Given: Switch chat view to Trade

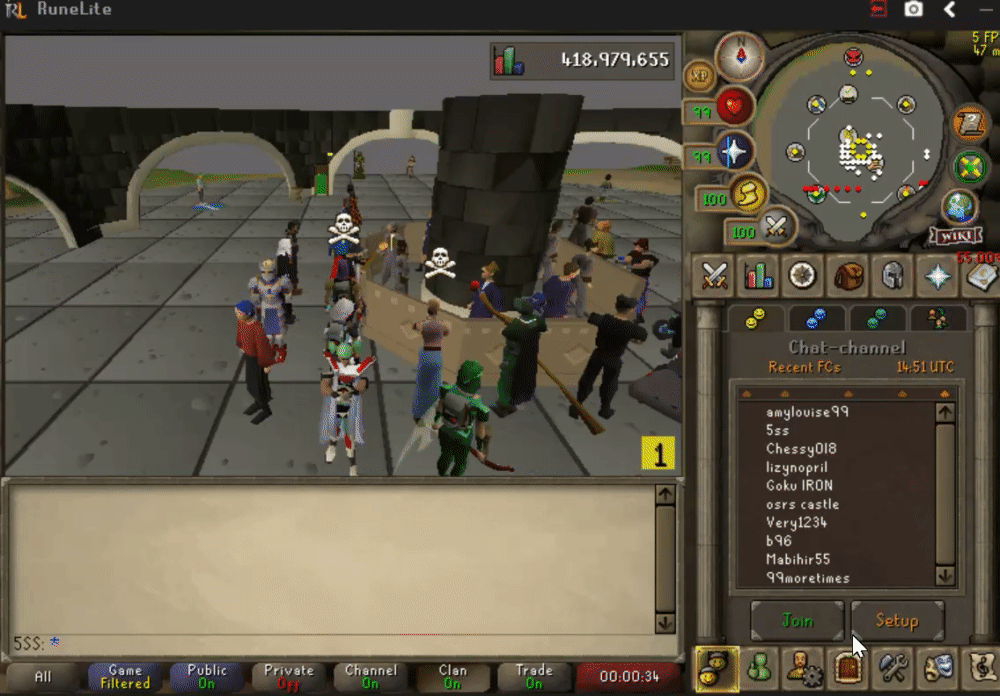Looking at the screenshot, I should [x=533, y=677].
